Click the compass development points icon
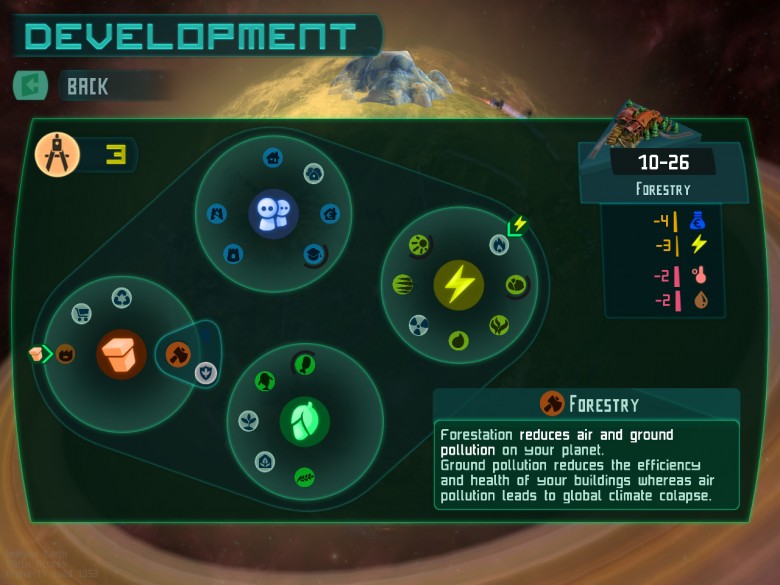 [57, 156]
